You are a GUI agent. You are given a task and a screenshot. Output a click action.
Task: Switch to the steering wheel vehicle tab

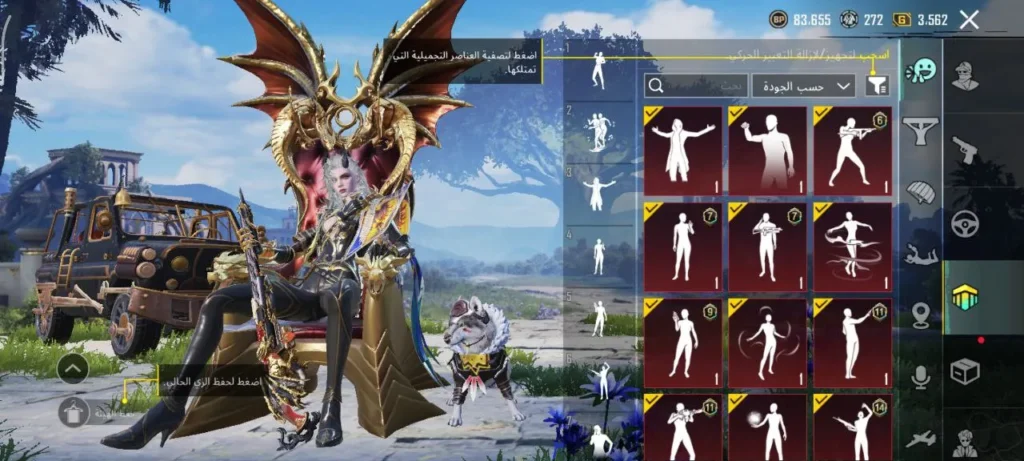click(x=964, y=223)
